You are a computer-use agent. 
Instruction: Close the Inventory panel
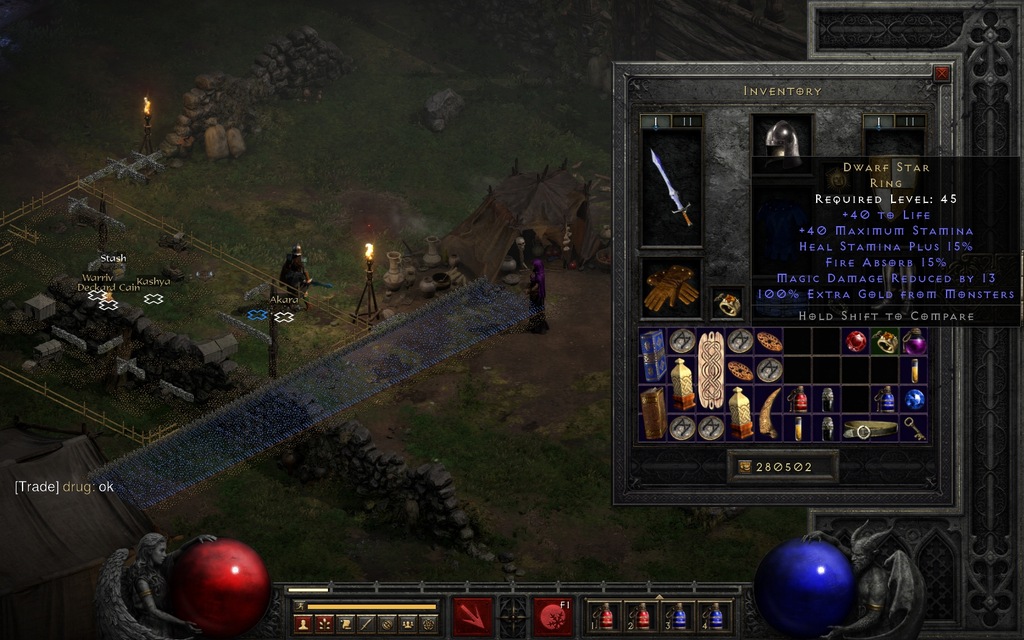click(941, 73)
